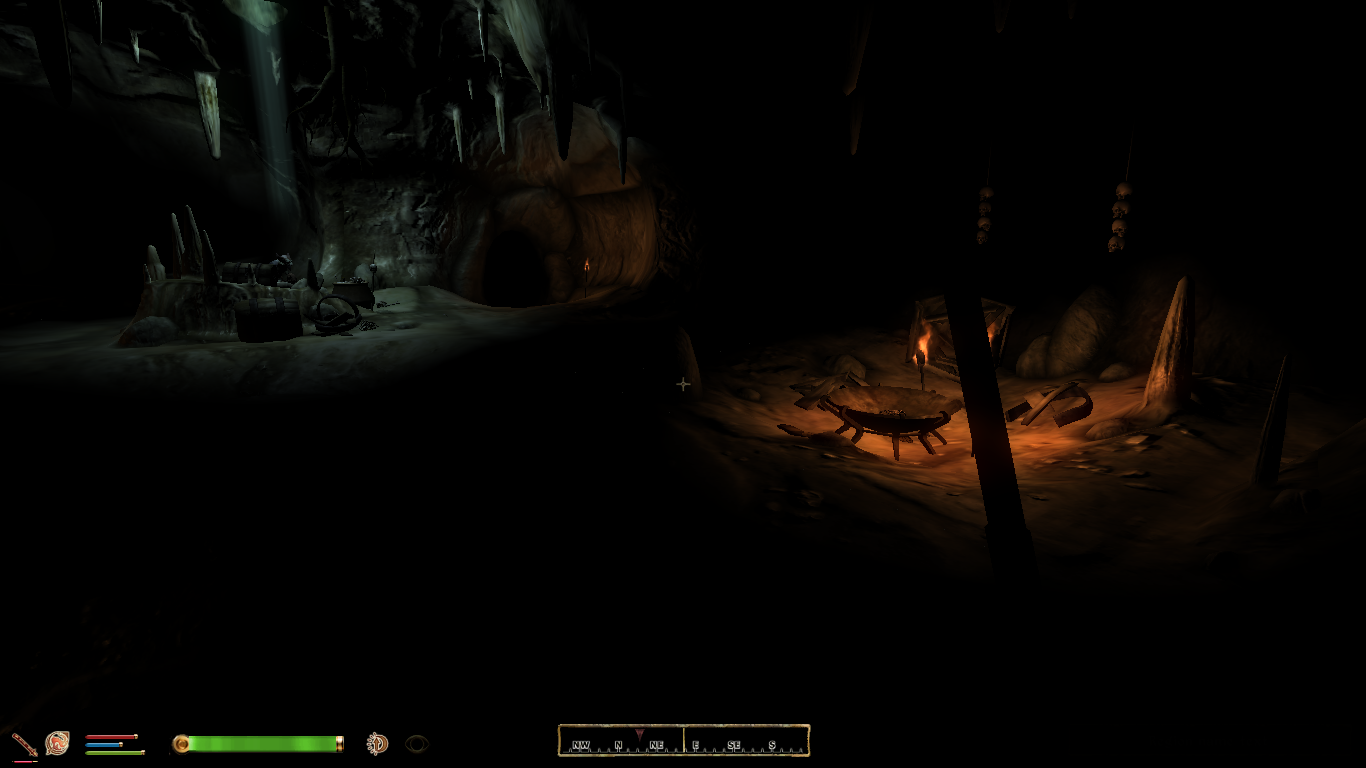Select the red quest marker on the compass
This screenshot has width=1366, height=768.
coord(639,735)
